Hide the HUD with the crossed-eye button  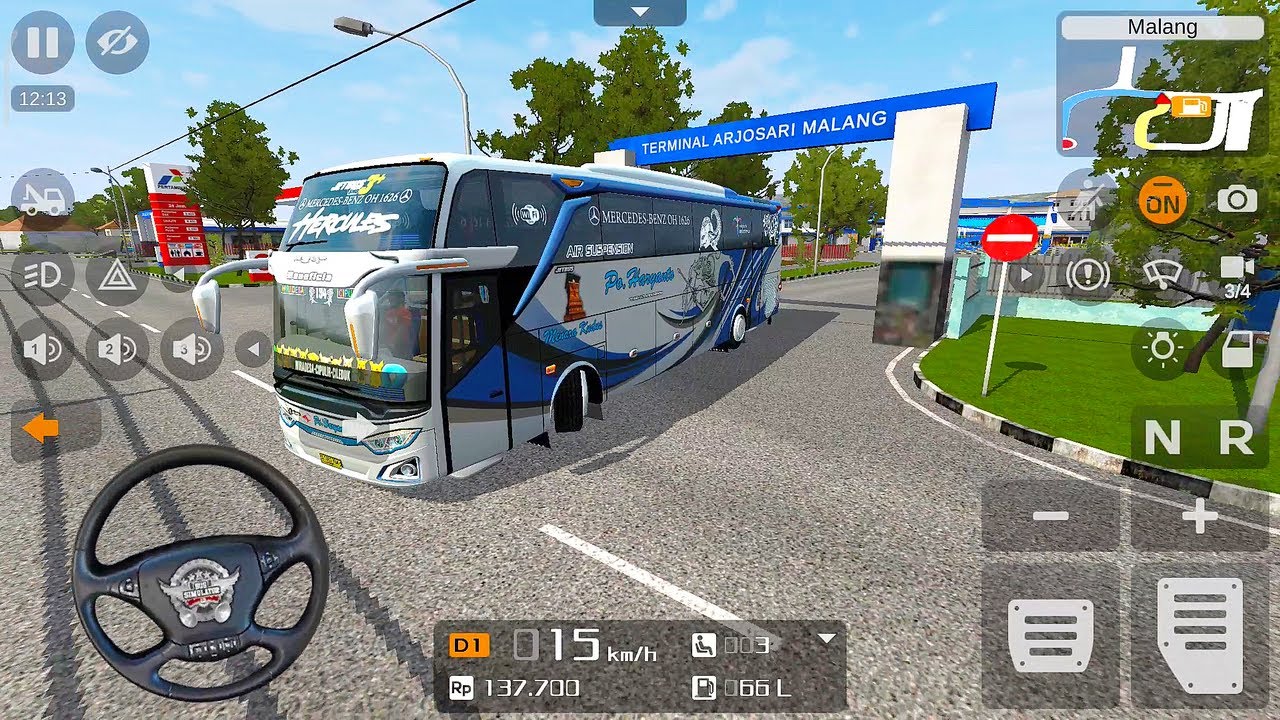click(x=117, y=42)
